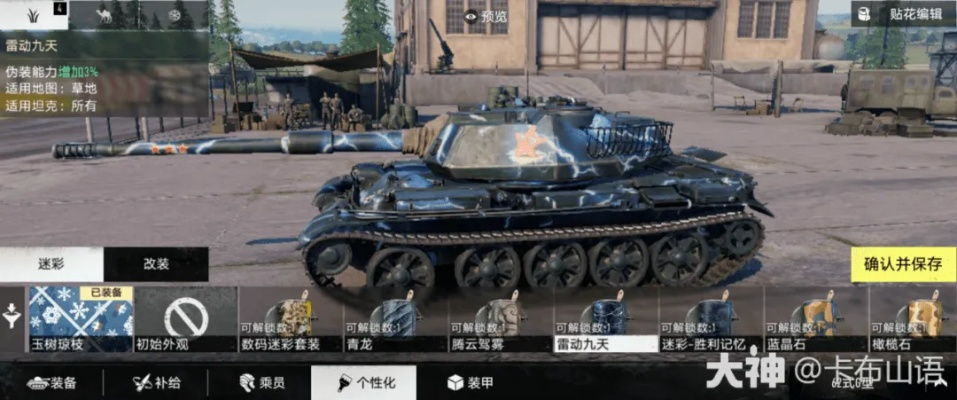The width and height of the screenshot is (957, 400).
Task: Open the 装甲 armor tab
Action: point(467,382)
